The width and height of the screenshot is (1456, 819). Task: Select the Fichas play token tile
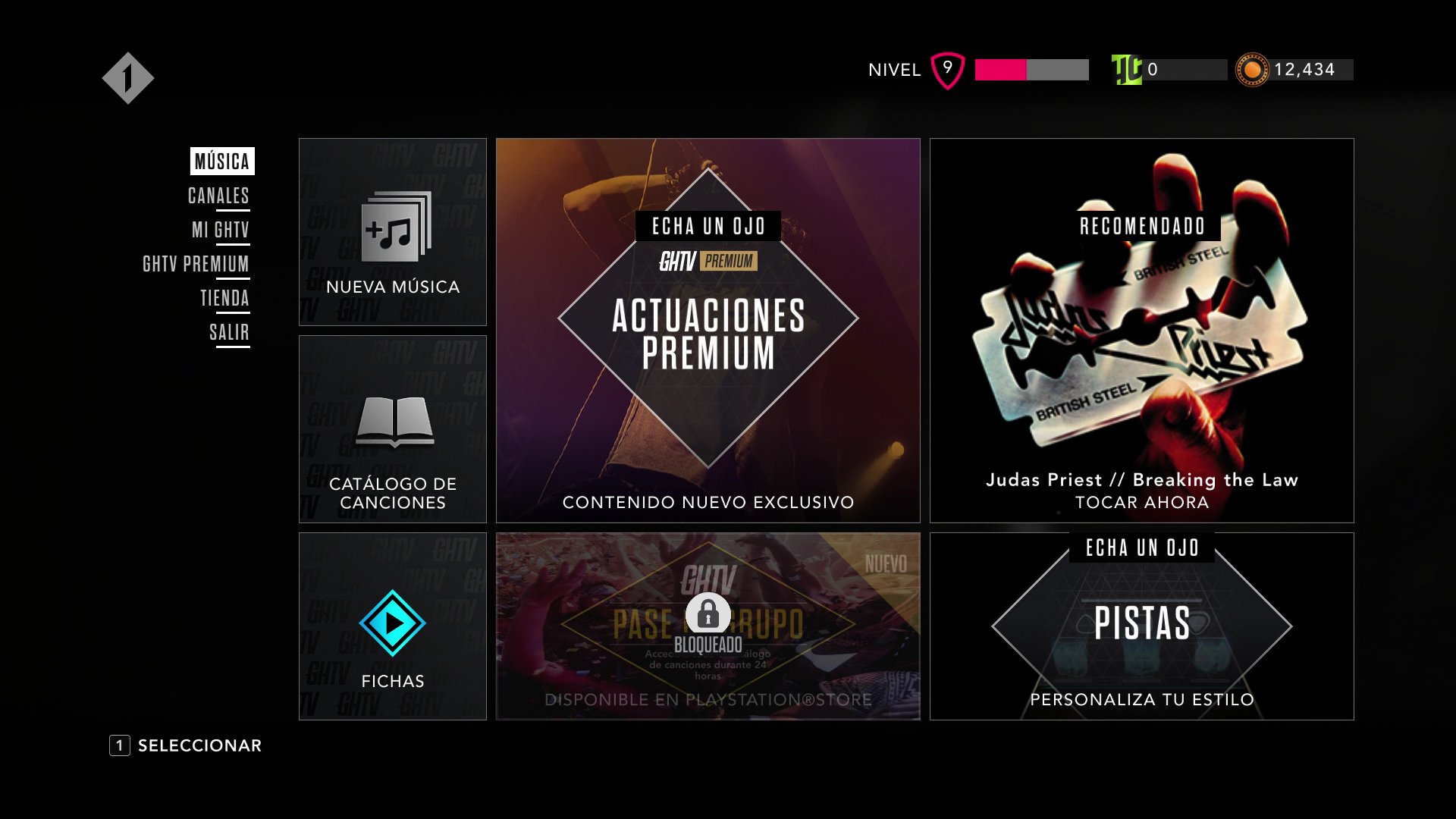click(393, 626)
